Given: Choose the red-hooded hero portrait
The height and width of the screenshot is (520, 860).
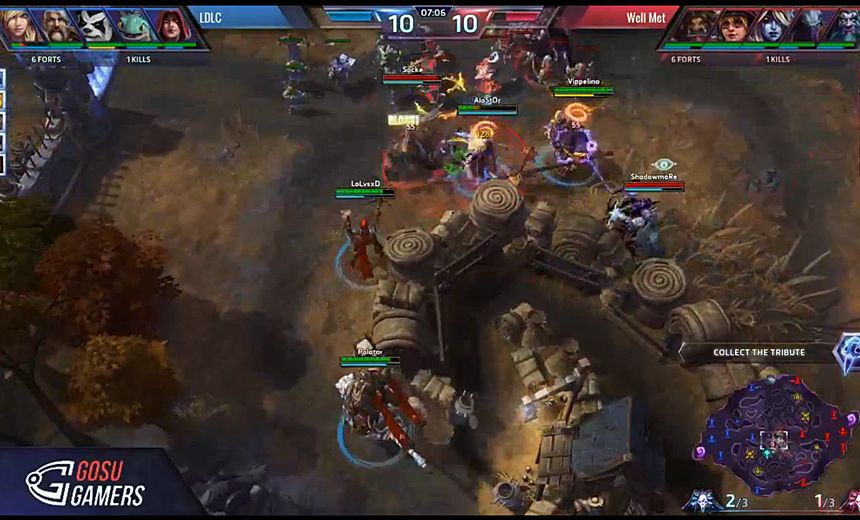Looking at the screenshot, I should click(x=173, y=27).
